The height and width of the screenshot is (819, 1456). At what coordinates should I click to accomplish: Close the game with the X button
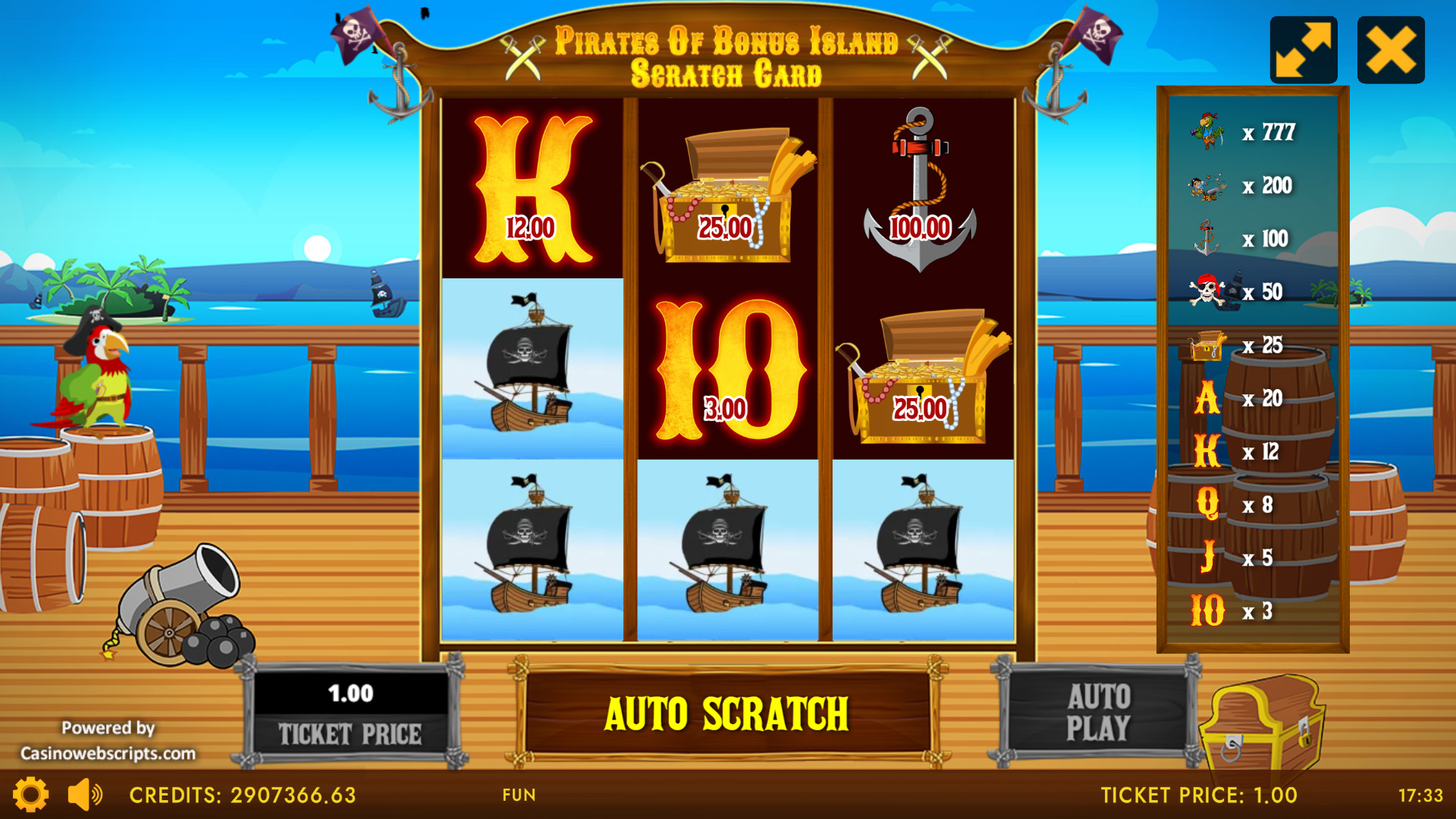pyautogui.click(x=1390, y=50)
